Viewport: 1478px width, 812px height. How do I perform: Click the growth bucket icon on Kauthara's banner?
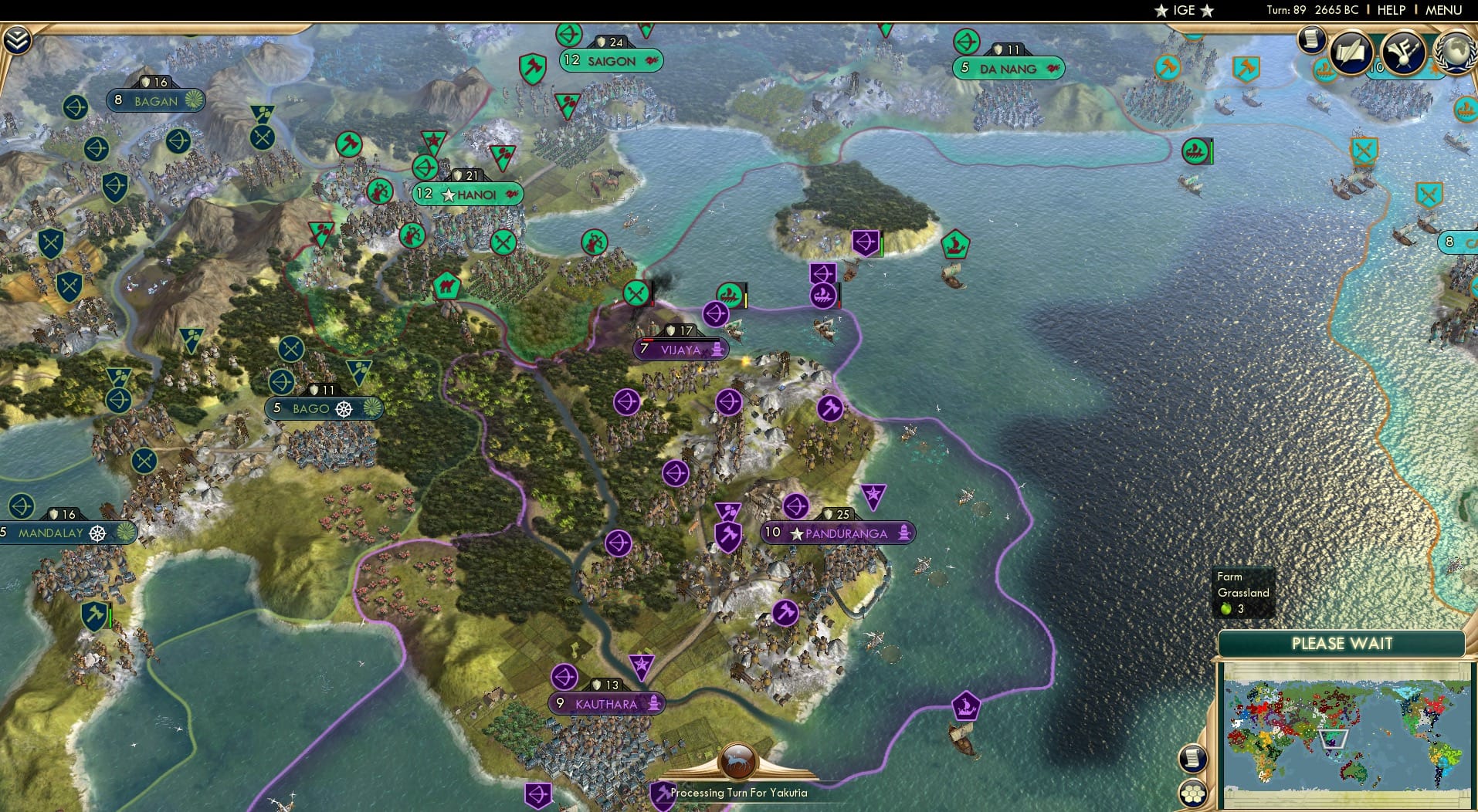click(x=653, y=703)
